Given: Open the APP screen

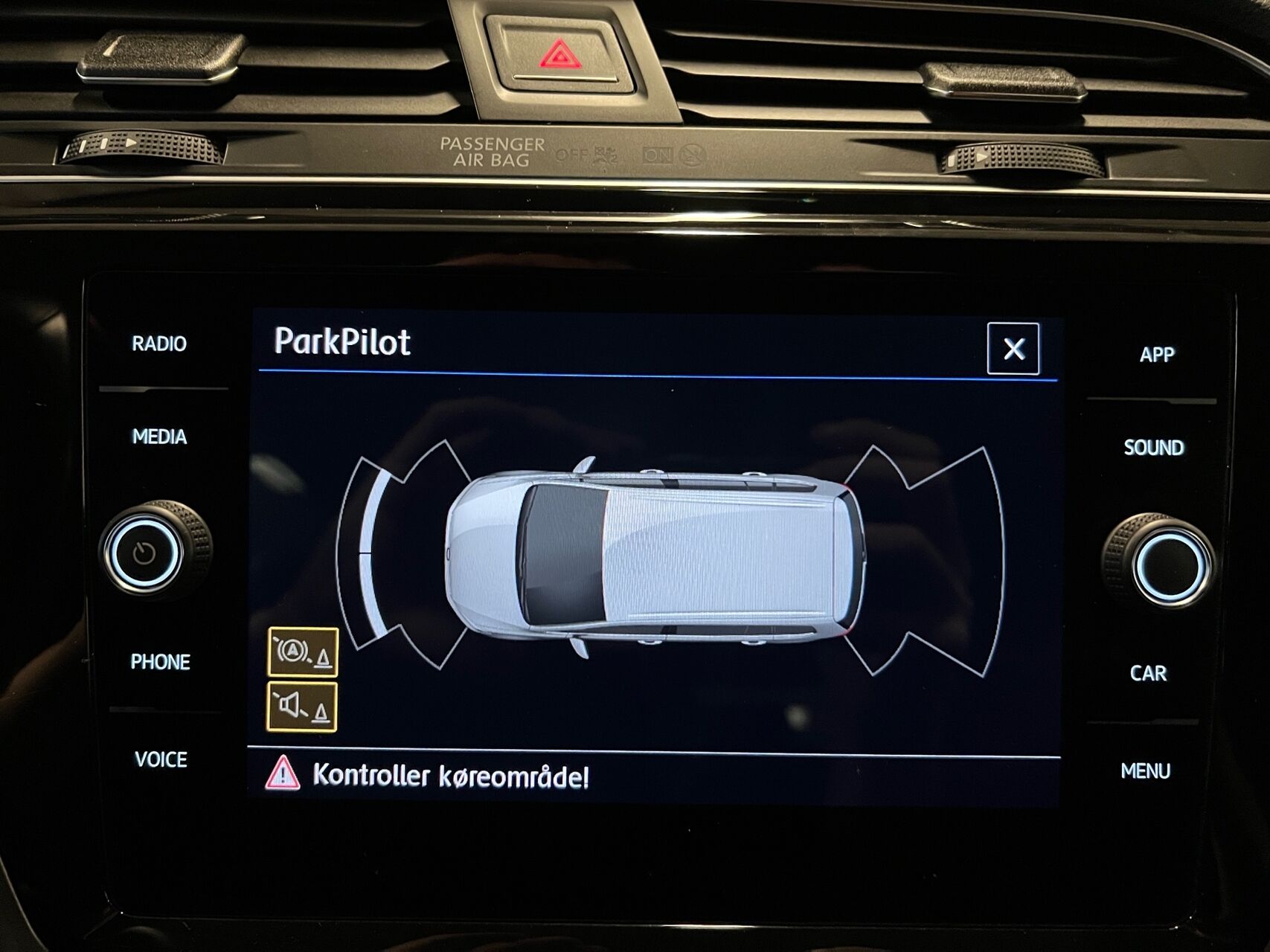Looking at the screenshot, I should tap(1156, 355).
